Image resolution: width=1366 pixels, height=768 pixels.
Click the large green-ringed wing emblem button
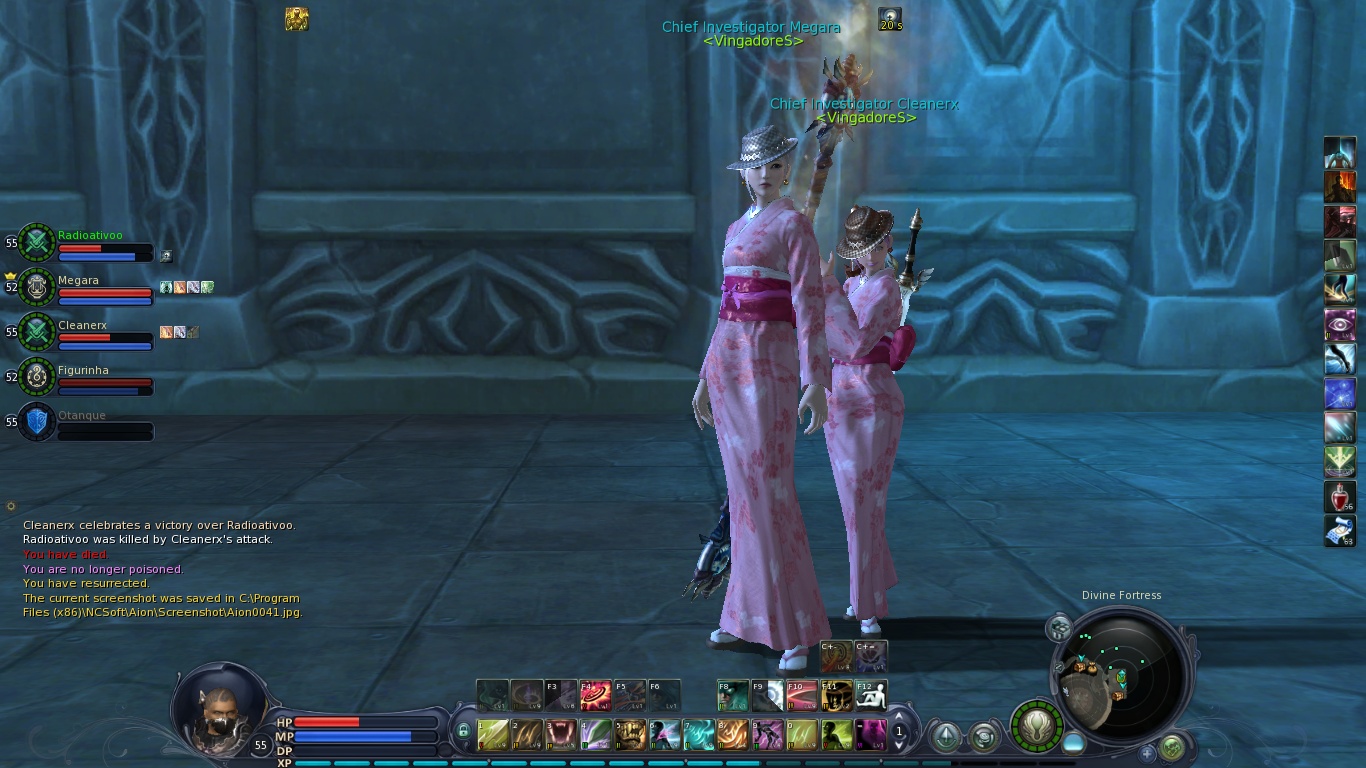point(1036,725)
